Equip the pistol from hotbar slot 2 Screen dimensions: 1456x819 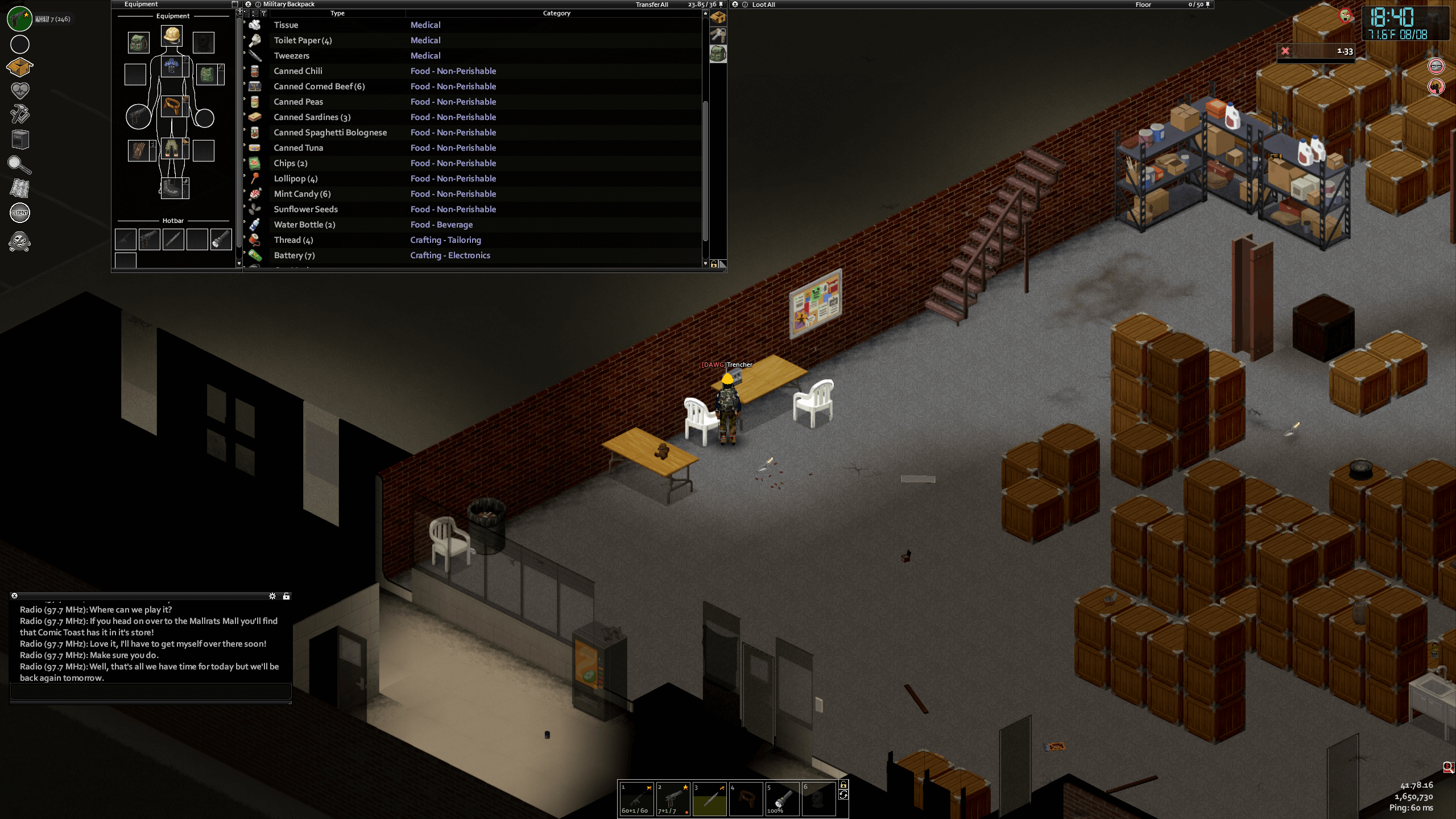coord(673,799)
